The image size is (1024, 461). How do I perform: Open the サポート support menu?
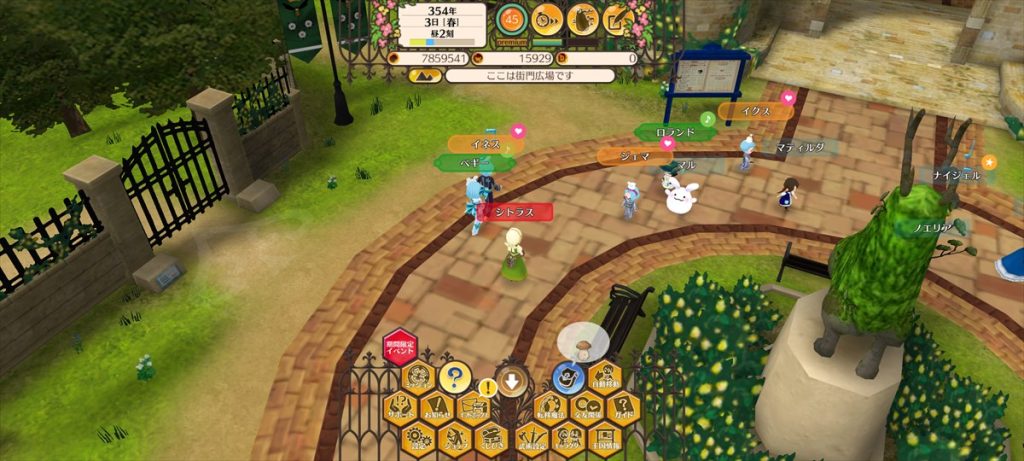(400, 408)
